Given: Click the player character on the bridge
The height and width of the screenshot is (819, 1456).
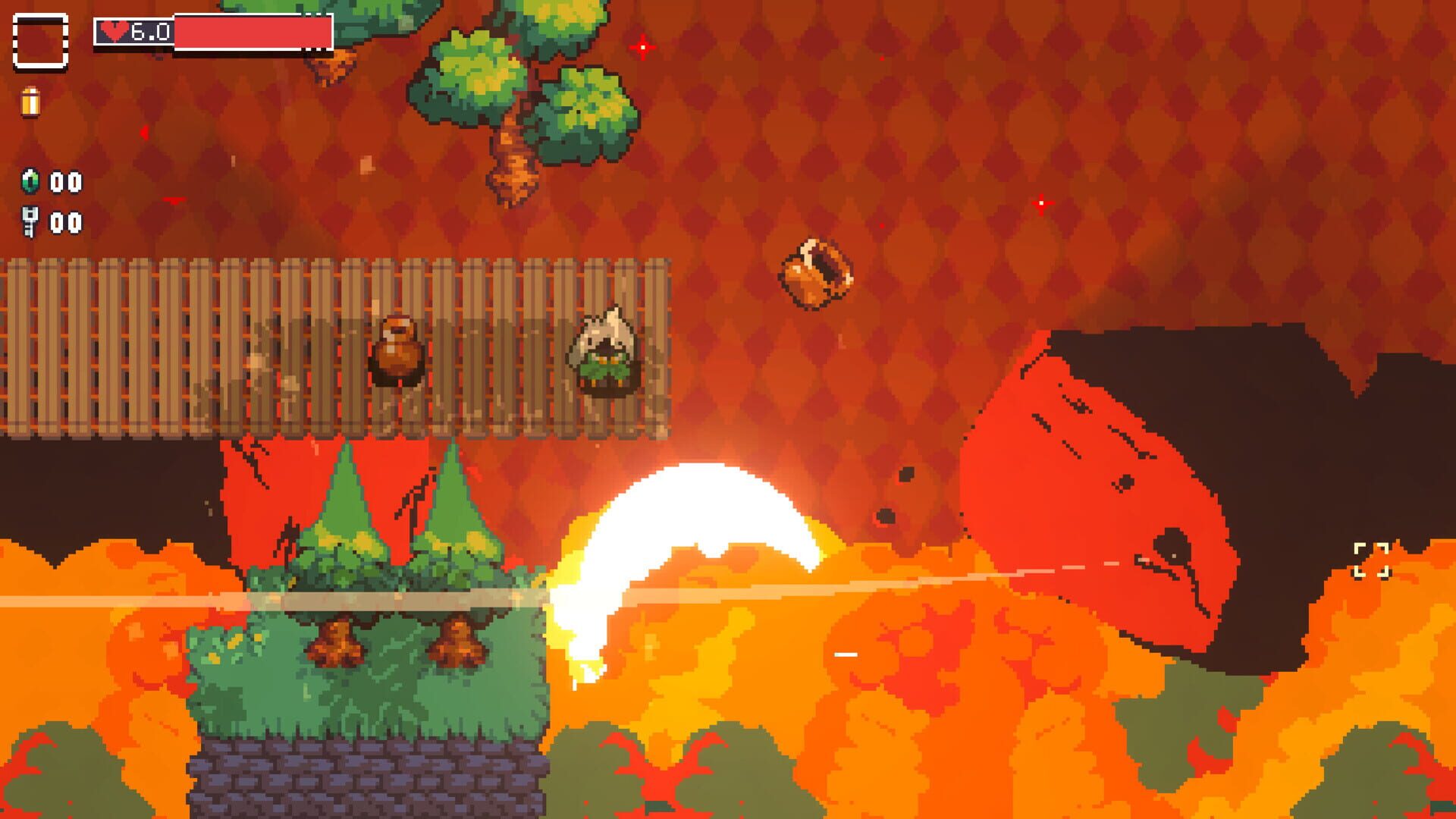Looking at the screenshot, I should [604, 353].
